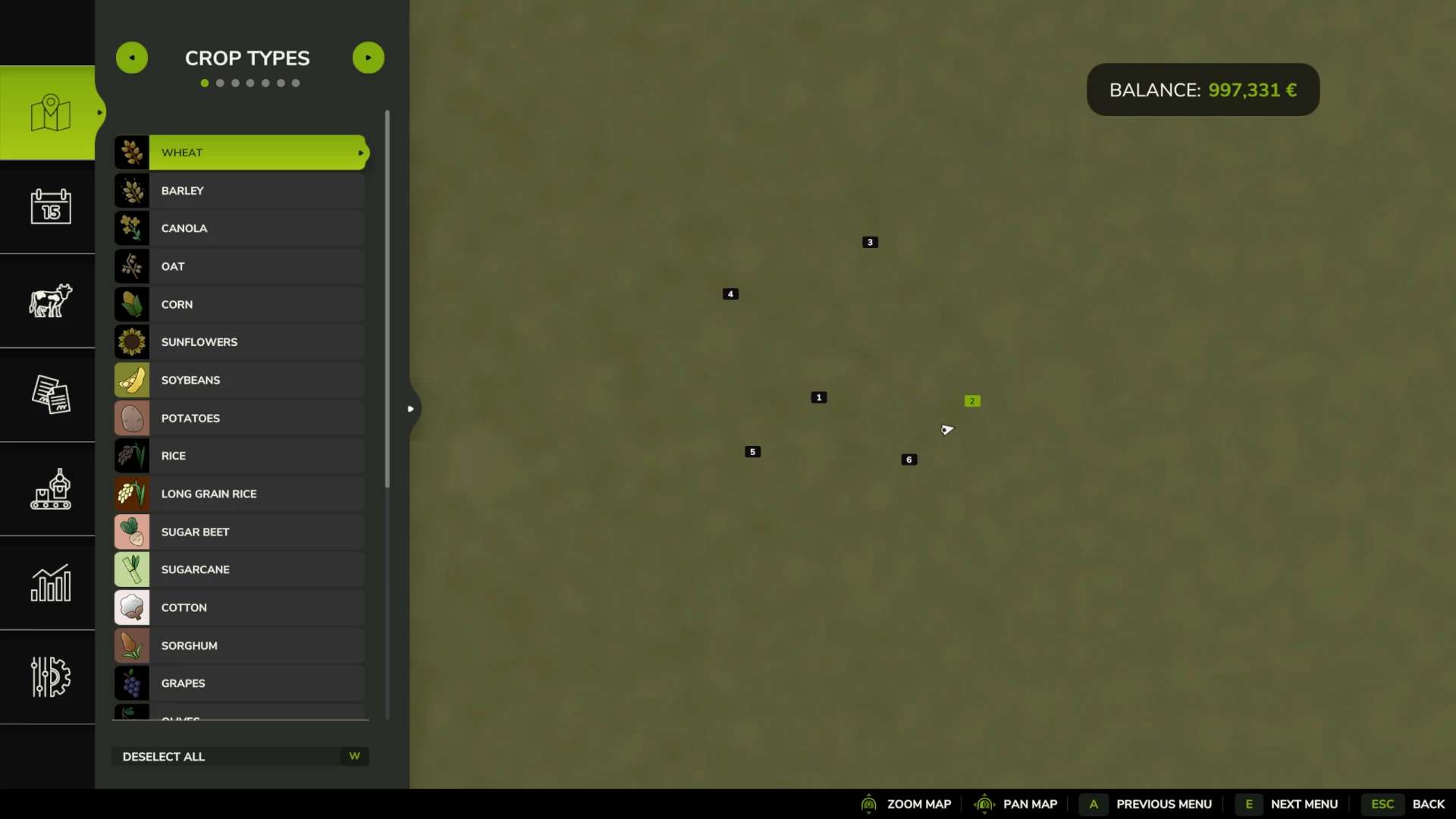This screenshot has width=1456, height=819.
Task: Select the production chains icon
Action: 49,489
